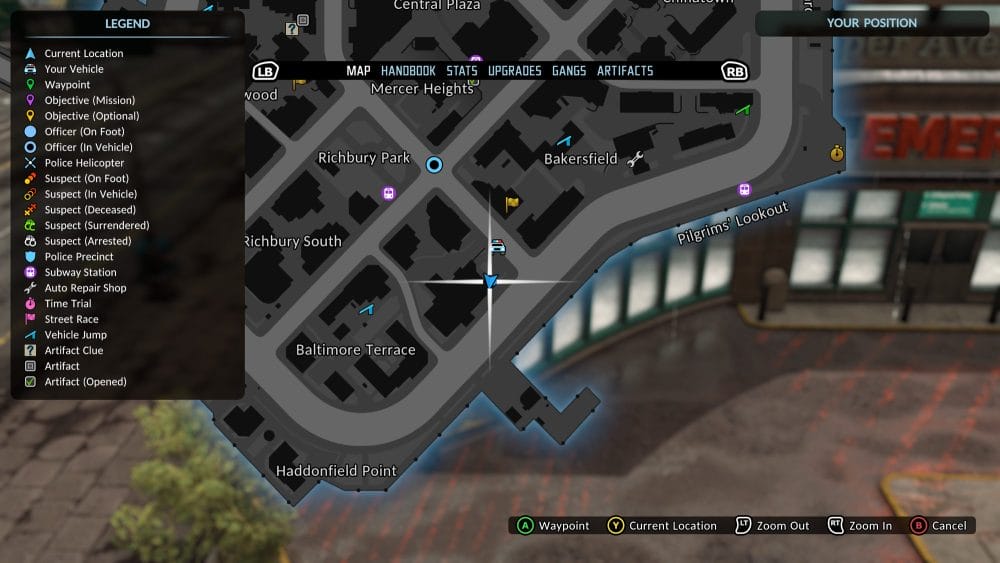Select the current location arrow on map
This screenshot has height=563, width=1000.
pyautogui.click(x=490, y=281)
